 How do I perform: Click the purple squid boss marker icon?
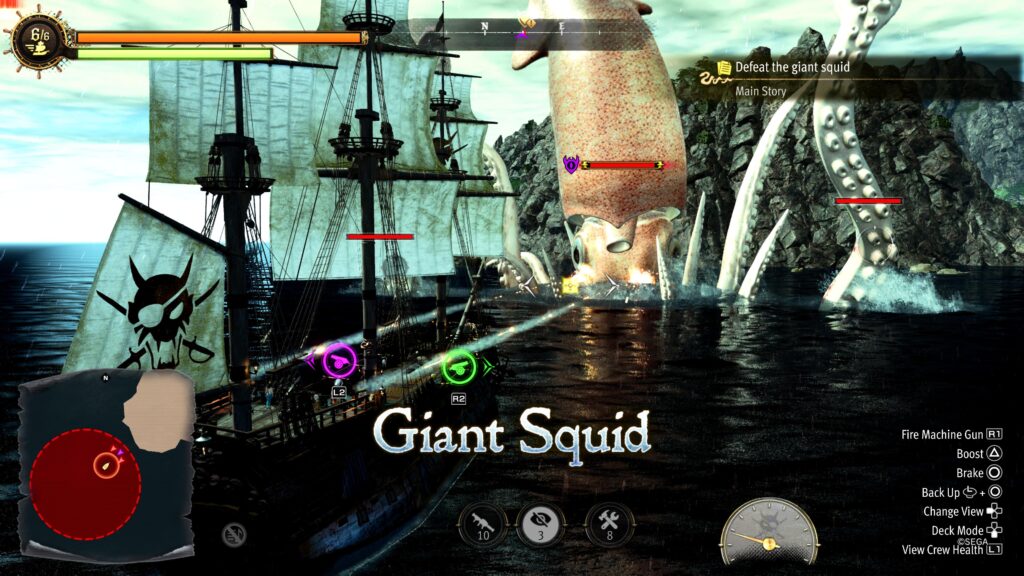[571, 164]
